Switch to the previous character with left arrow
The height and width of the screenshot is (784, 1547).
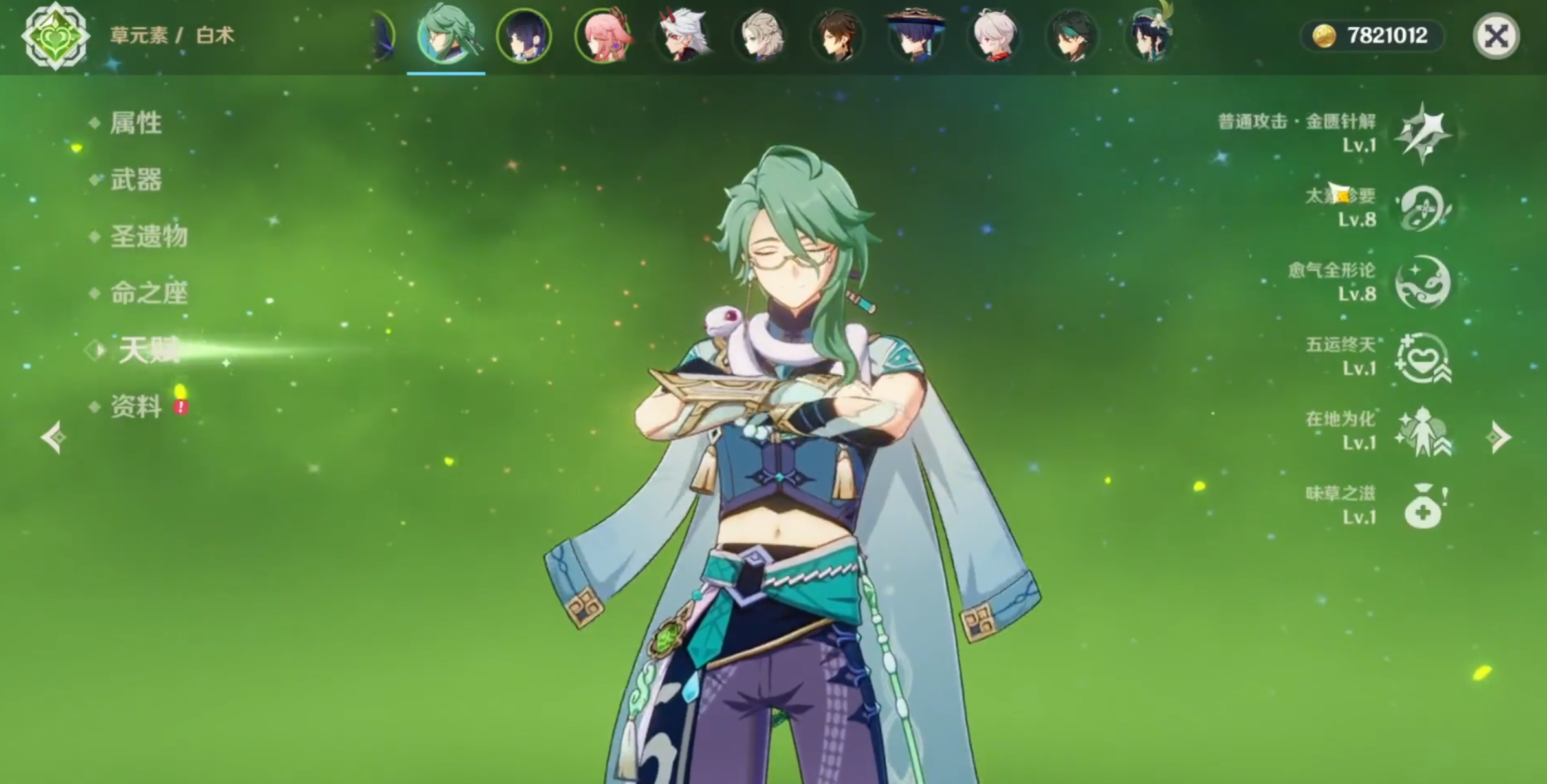(53, 438)
